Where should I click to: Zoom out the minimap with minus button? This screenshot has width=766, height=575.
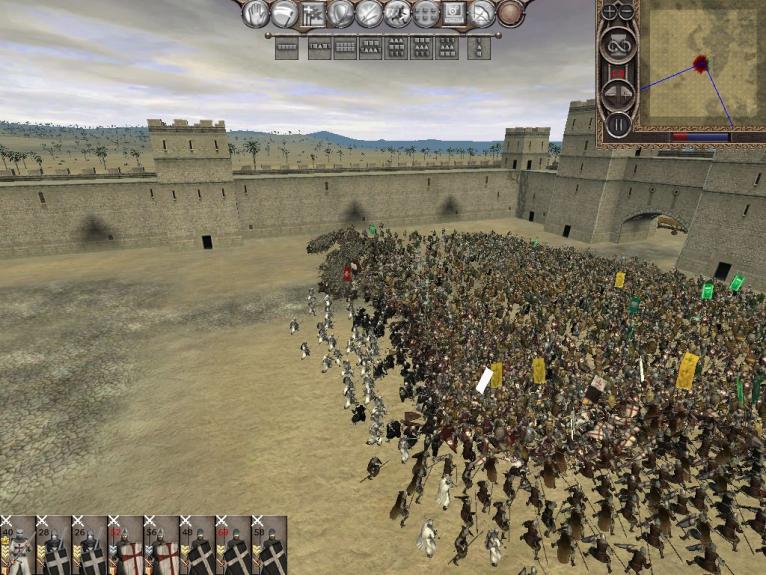click(627, 12)
